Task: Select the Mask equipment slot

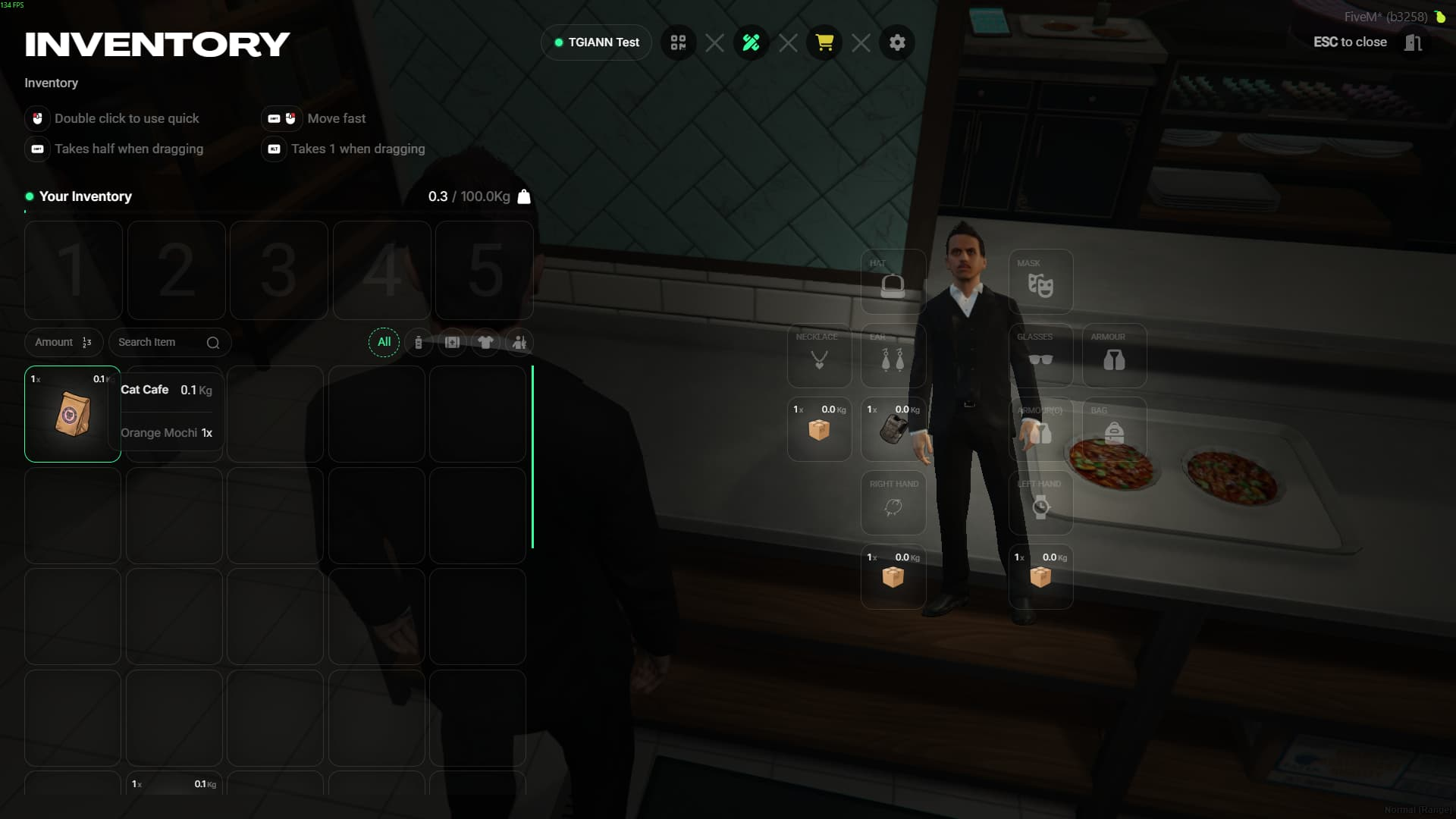Action: (x=1040, y=282)
